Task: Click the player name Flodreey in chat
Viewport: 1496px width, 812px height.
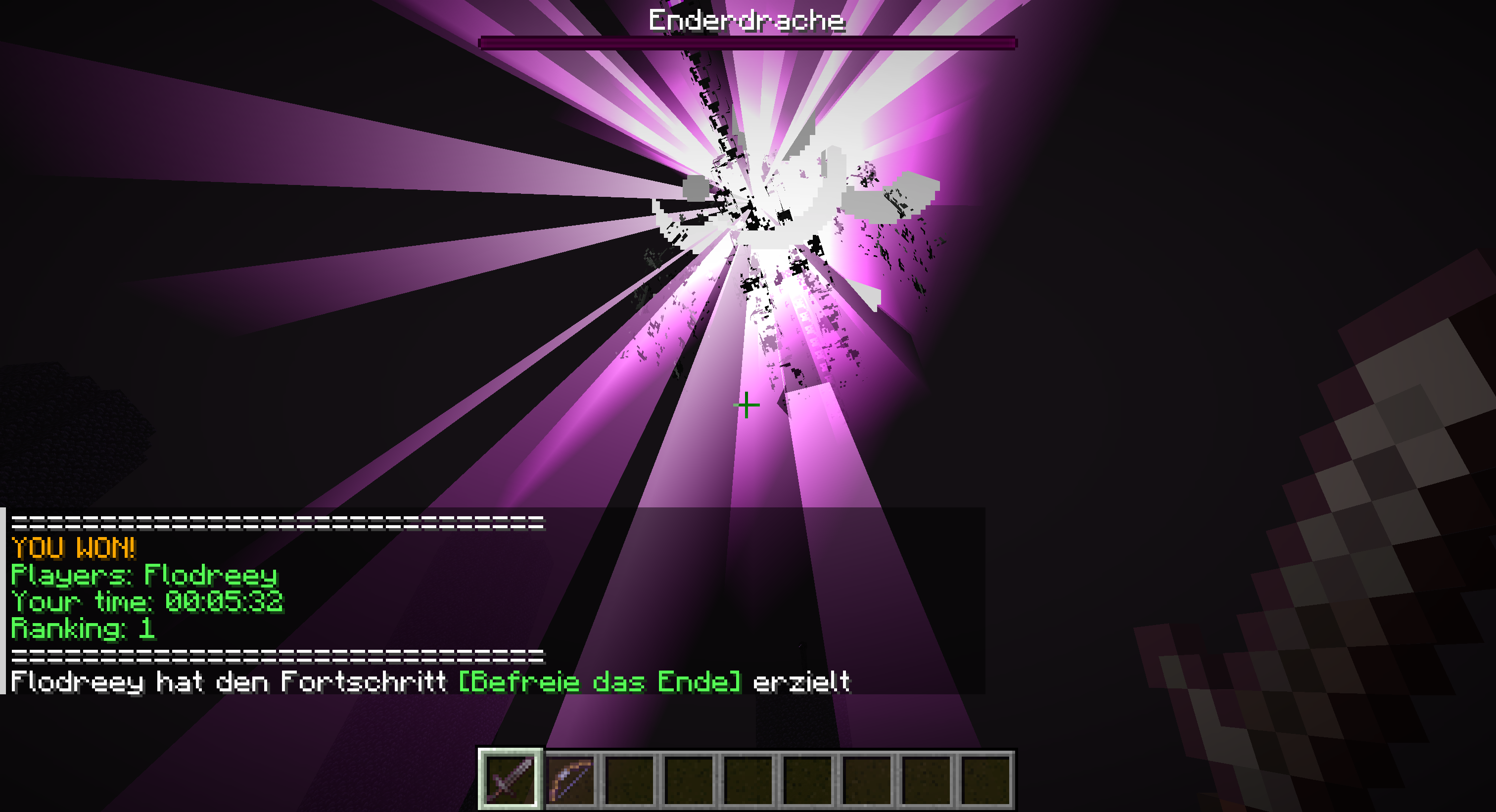Action: (224, 576)
